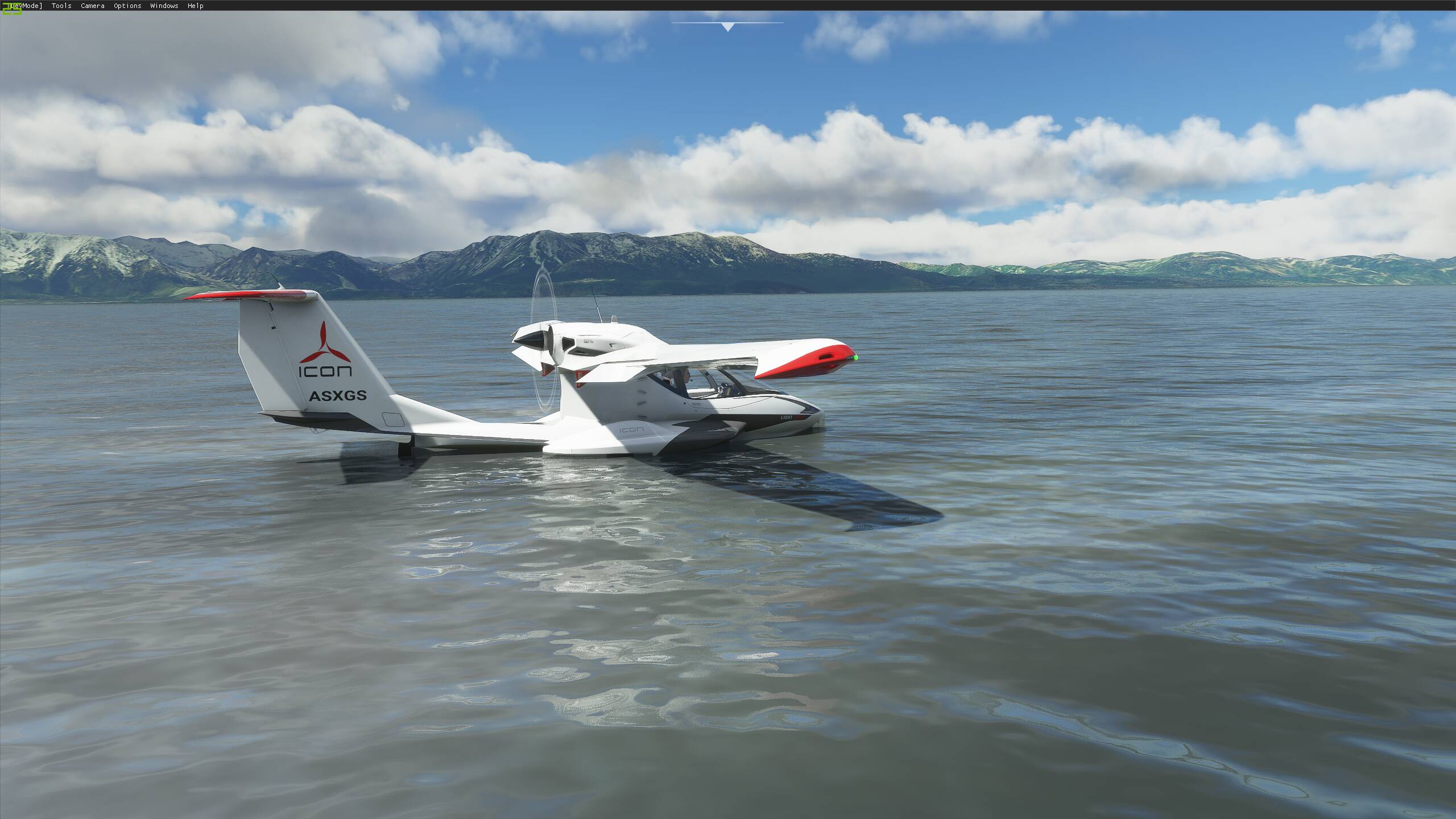
Task: Open the Help menu
Action: (x=195, y=6)
